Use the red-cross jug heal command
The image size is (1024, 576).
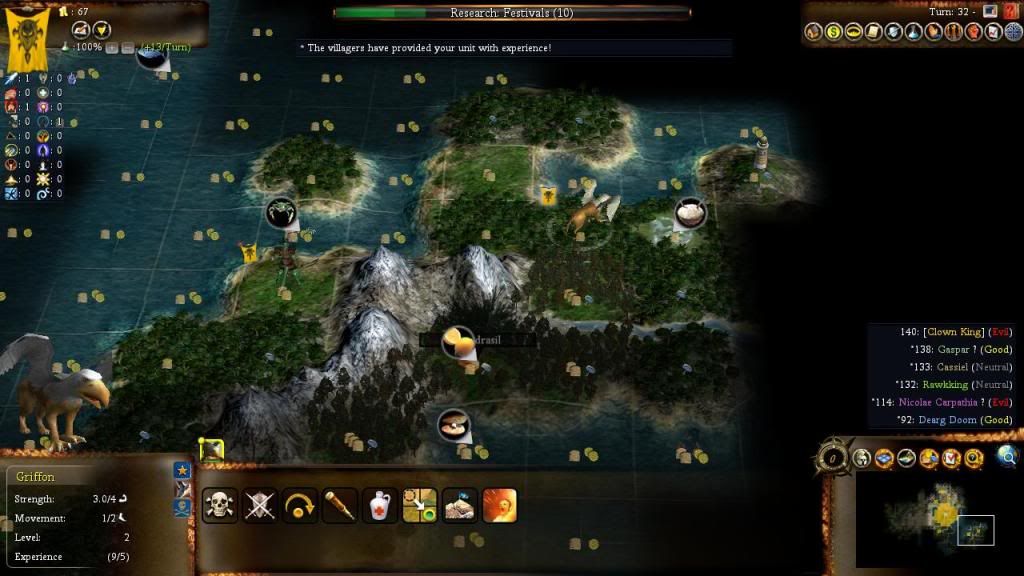click(380, 505)
